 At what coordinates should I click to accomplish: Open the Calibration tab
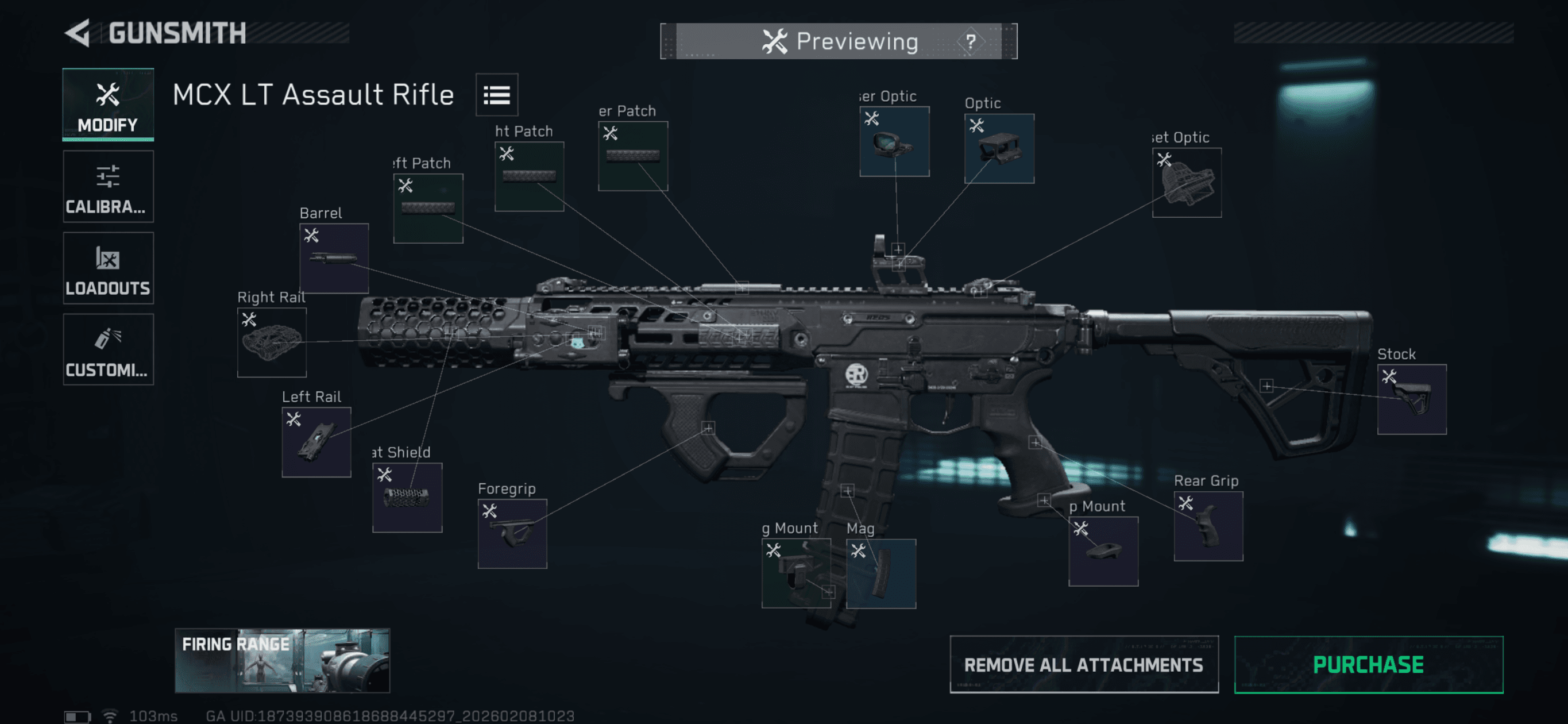[x=108, y=186]
